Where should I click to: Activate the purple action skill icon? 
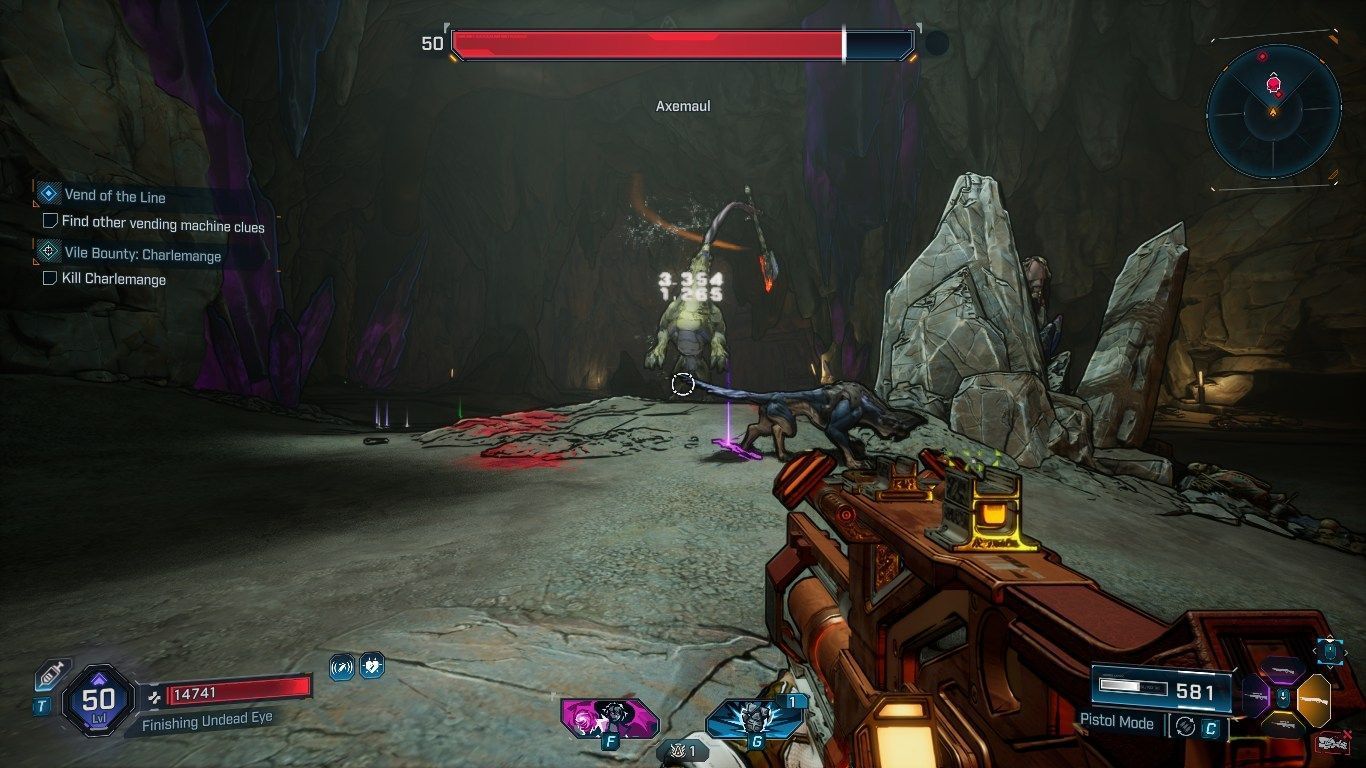608,717
